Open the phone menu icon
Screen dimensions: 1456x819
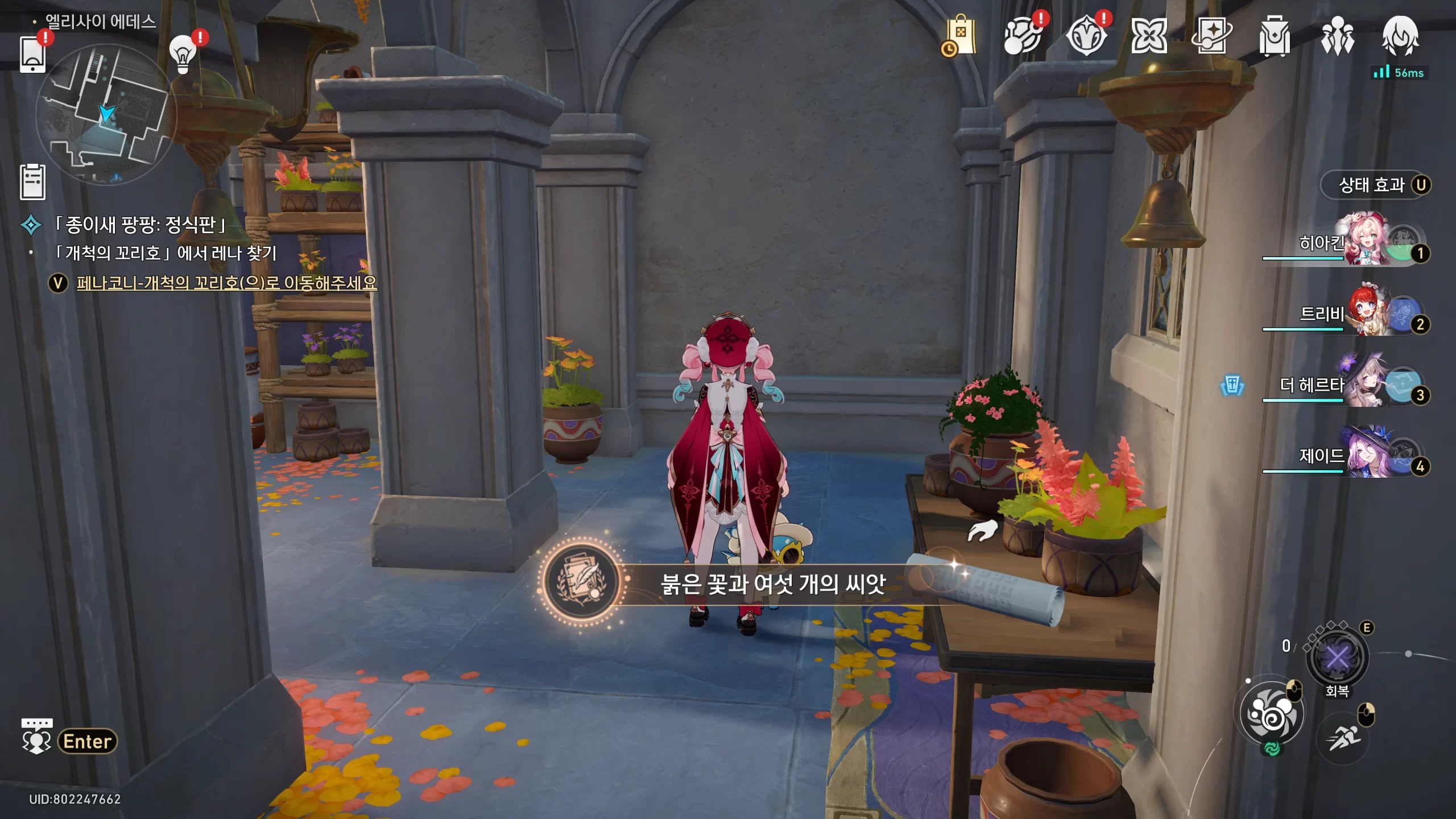click(32, 55)
